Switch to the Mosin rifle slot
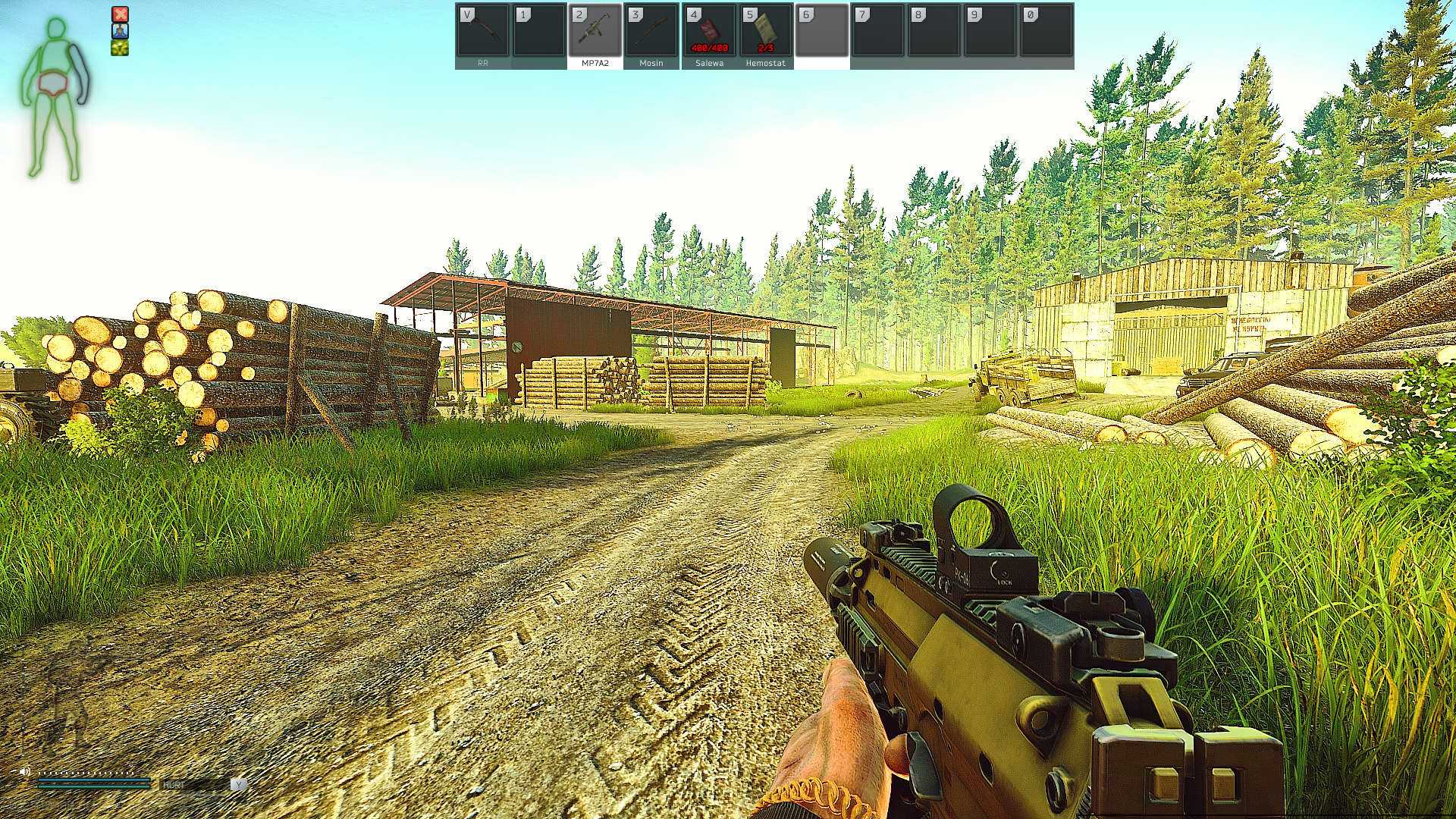 click(651, 34)
